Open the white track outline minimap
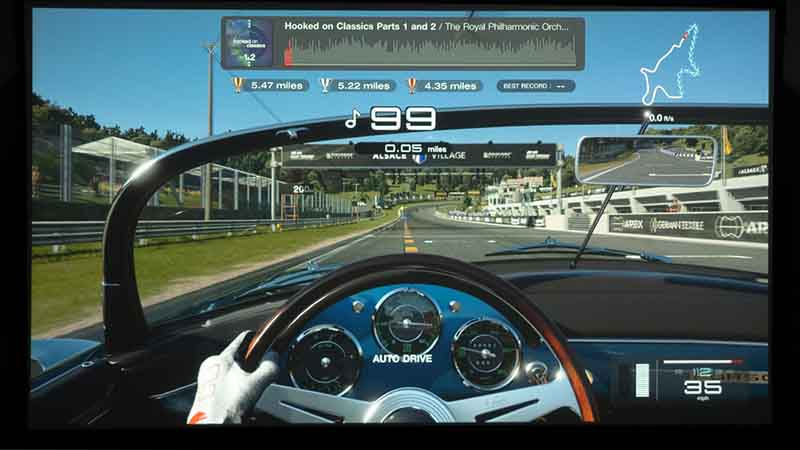 tap(670, 67)
